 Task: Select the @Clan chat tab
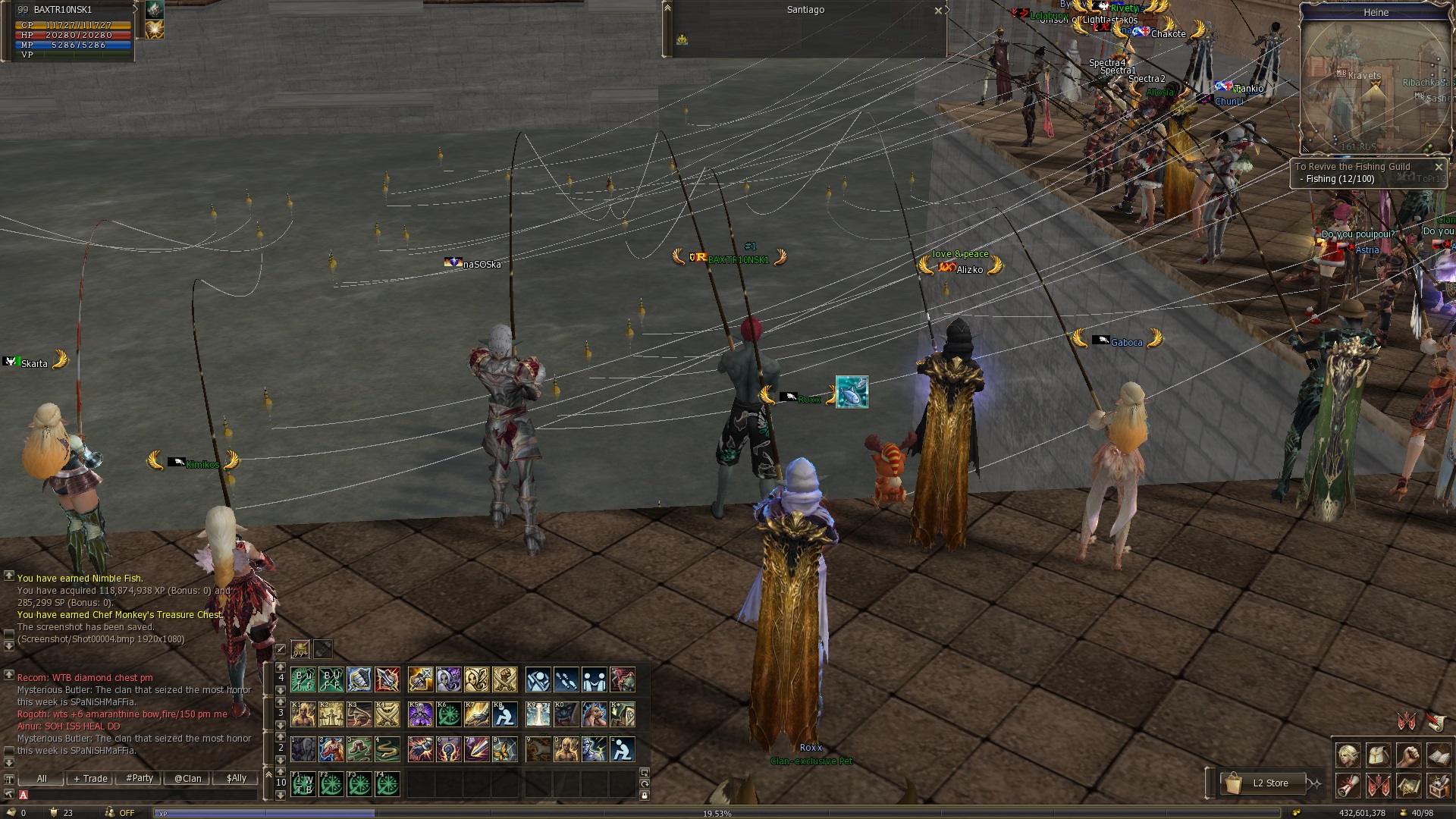pos(188,779)
